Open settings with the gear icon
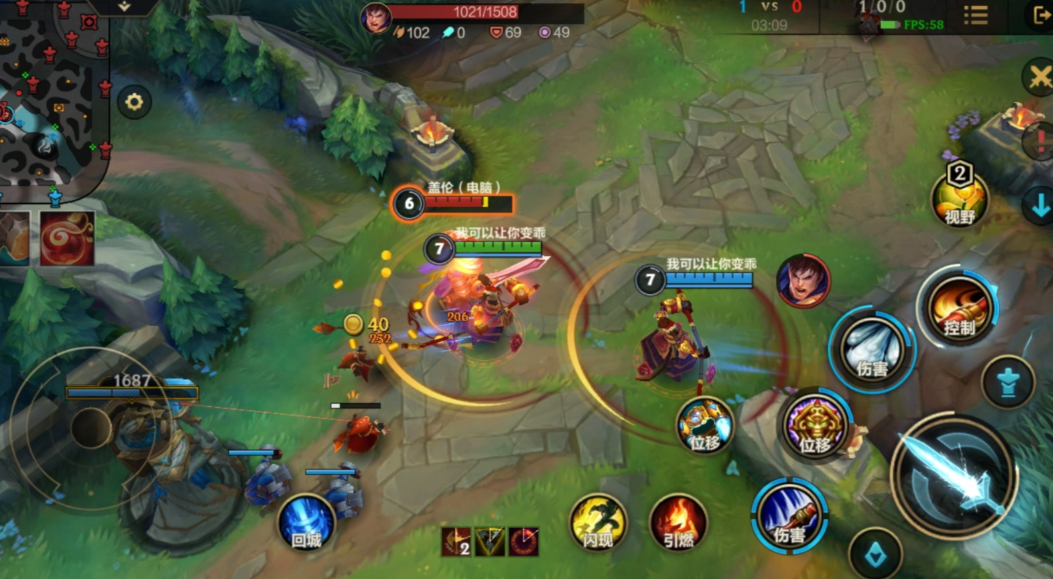Image resolution: width=1053 pixels, height=579 pixels. pos(133,101)
